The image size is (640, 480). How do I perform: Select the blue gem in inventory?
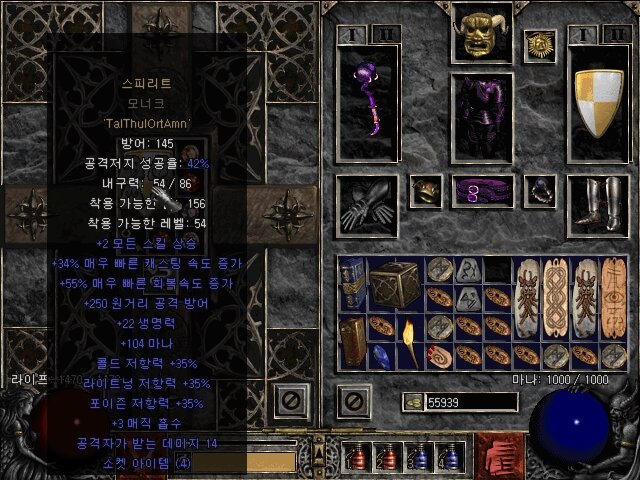380,354
